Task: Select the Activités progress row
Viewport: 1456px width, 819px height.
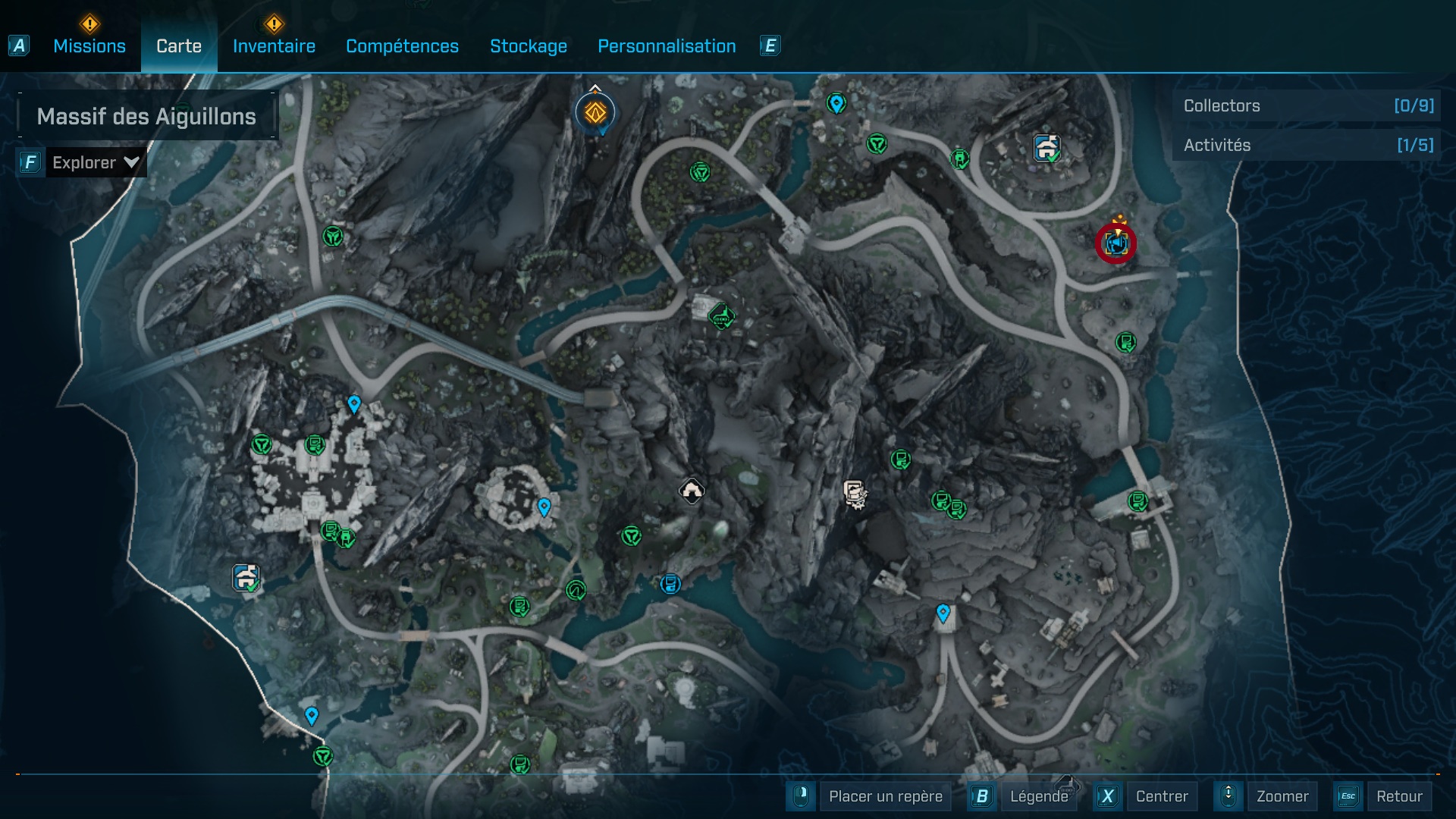Action: (1307, 146)
